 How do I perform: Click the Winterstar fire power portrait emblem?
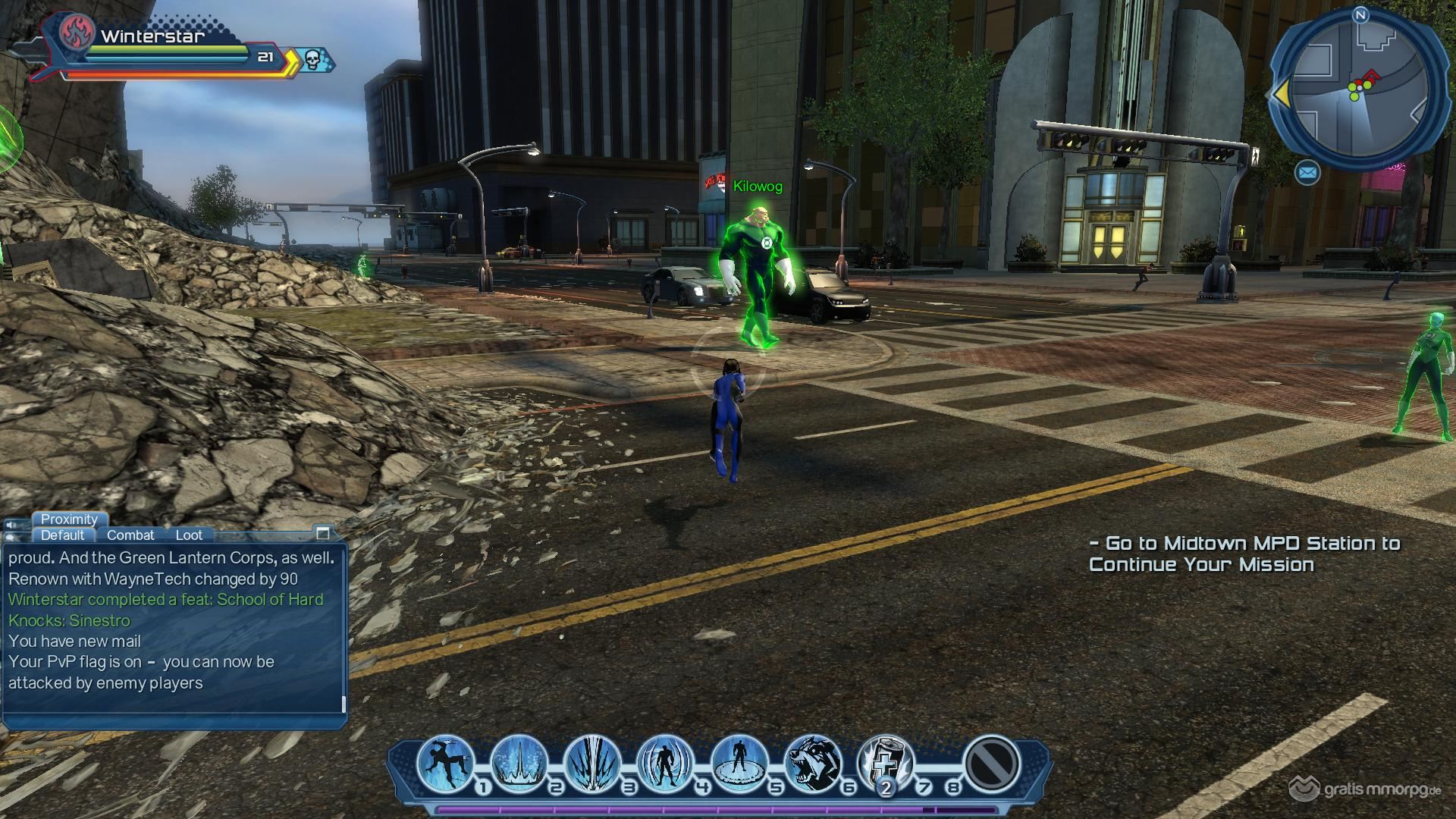click(x=77, y=32)
